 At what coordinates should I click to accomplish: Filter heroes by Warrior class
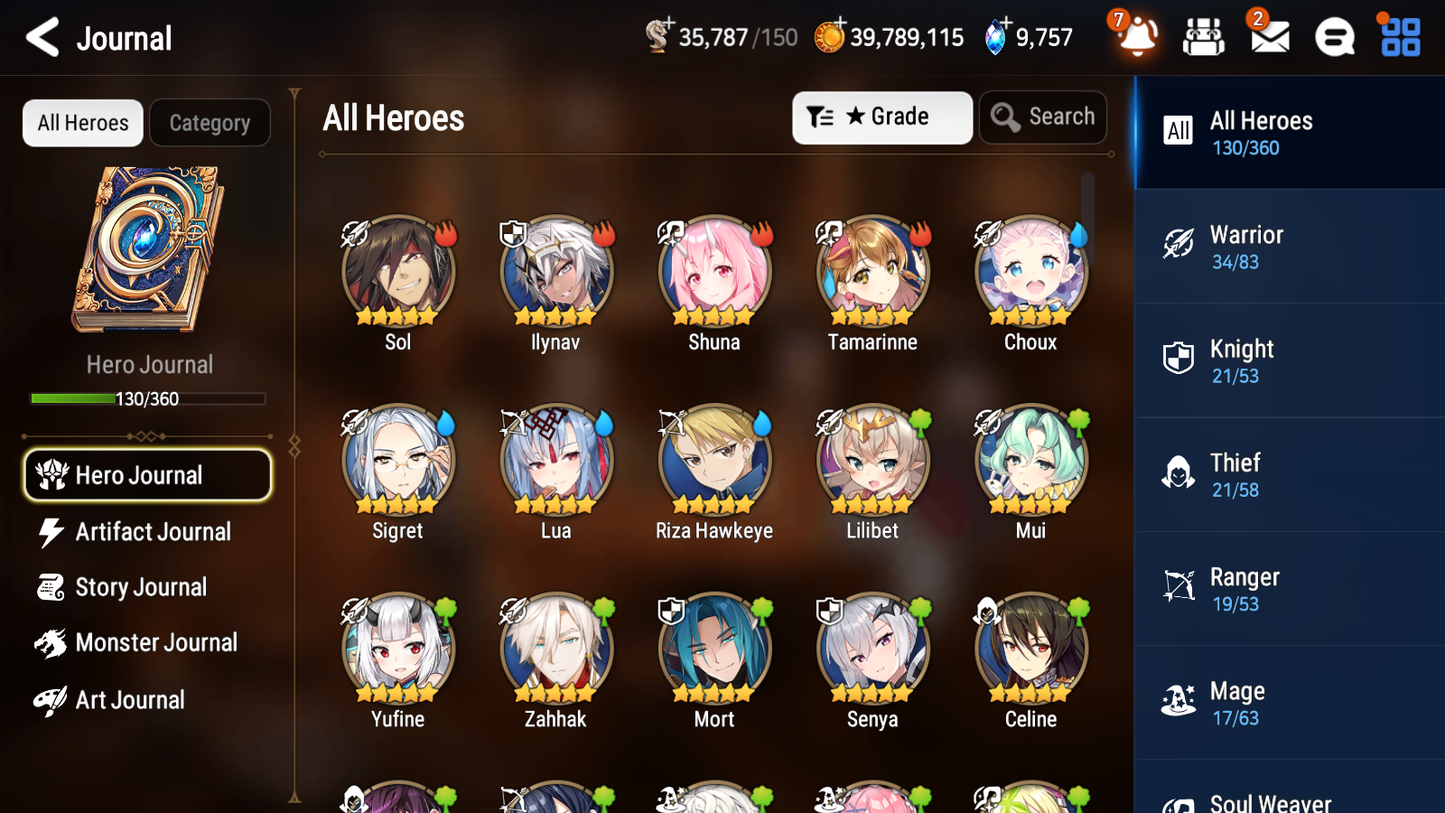(x=1290, y=246)
